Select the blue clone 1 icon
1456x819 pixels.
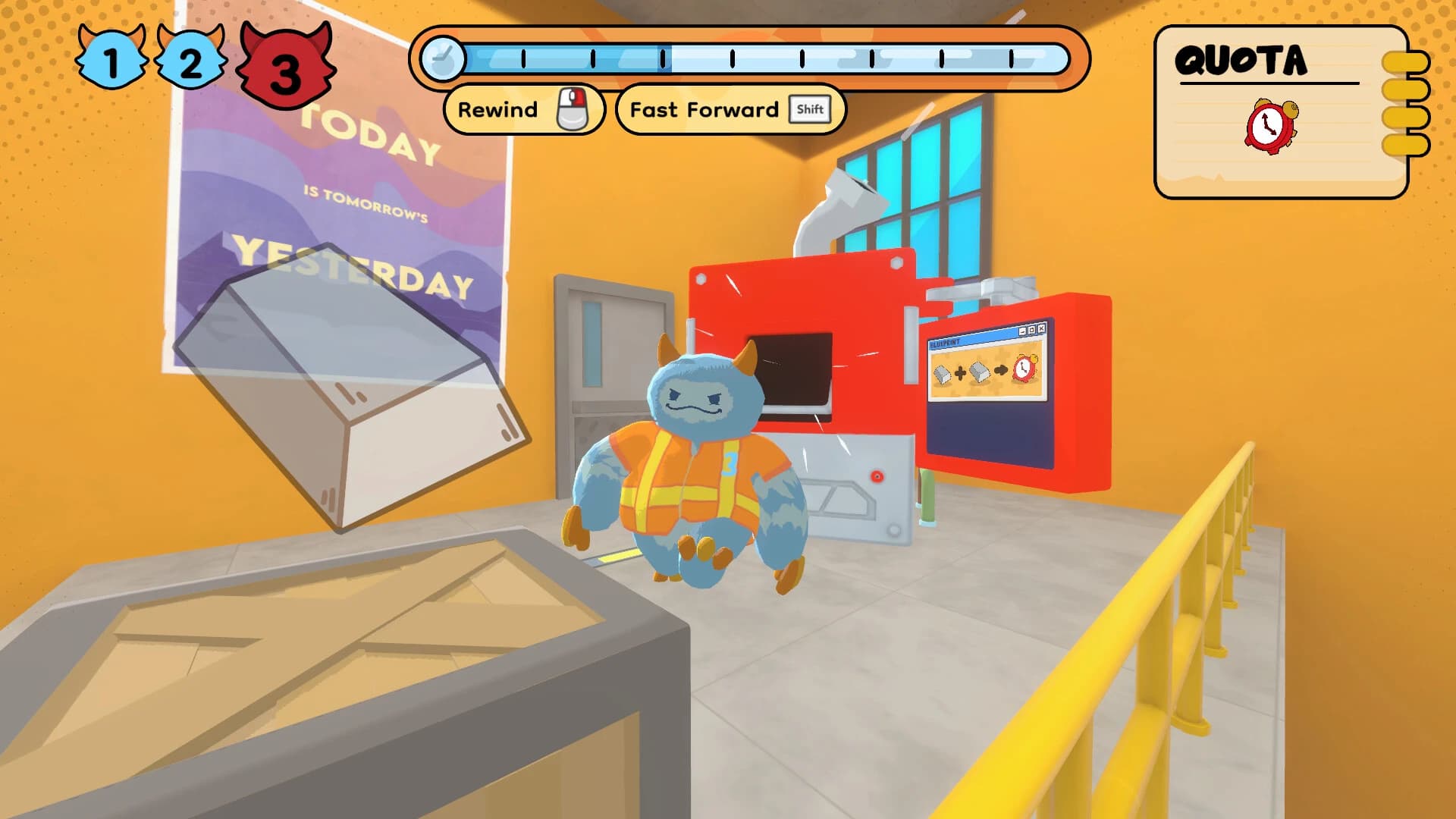click(x=111, y=58)
